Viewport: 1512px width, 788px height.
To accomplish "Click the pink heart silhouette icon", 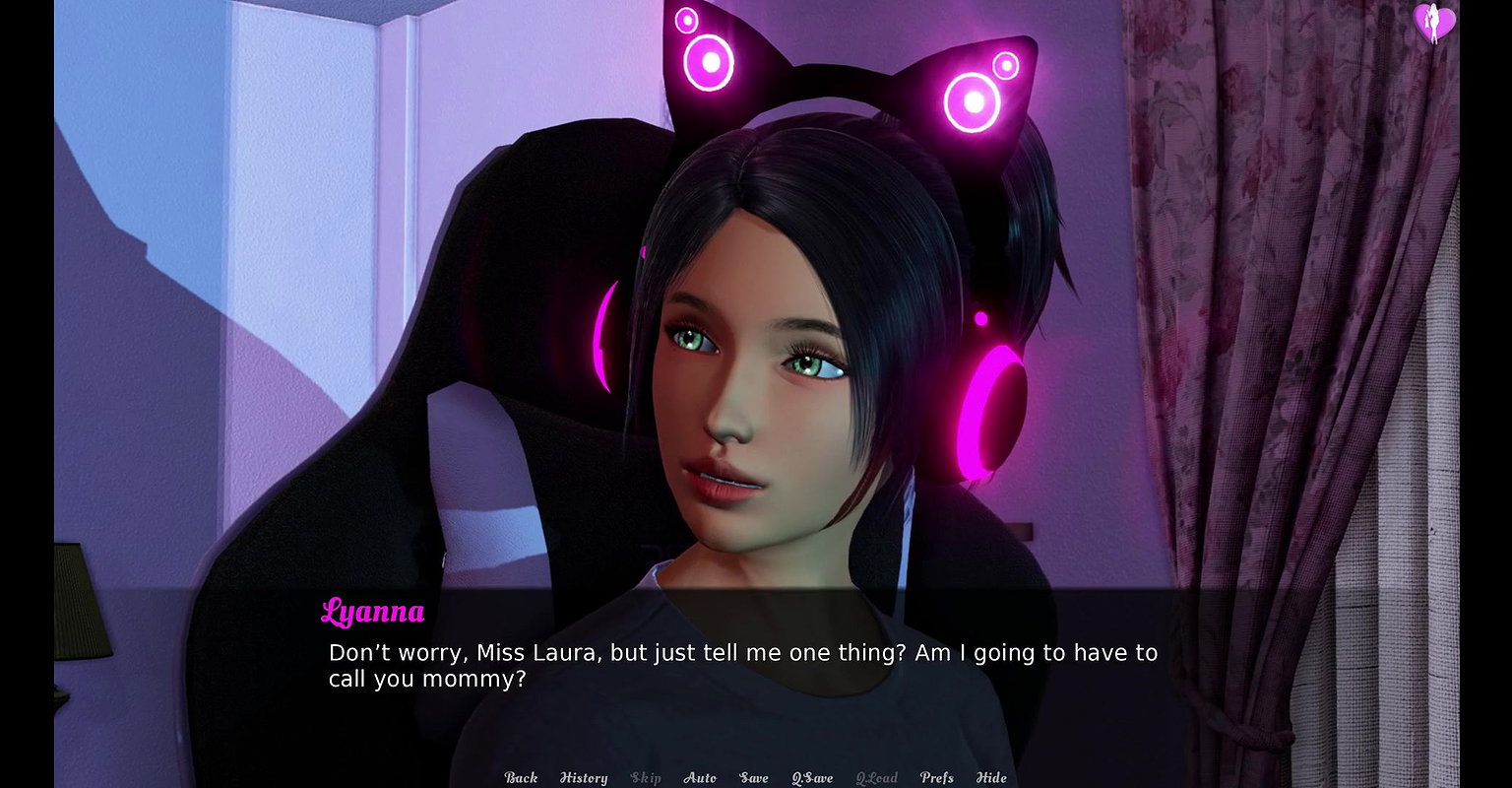I will (x=1434, y=23).
